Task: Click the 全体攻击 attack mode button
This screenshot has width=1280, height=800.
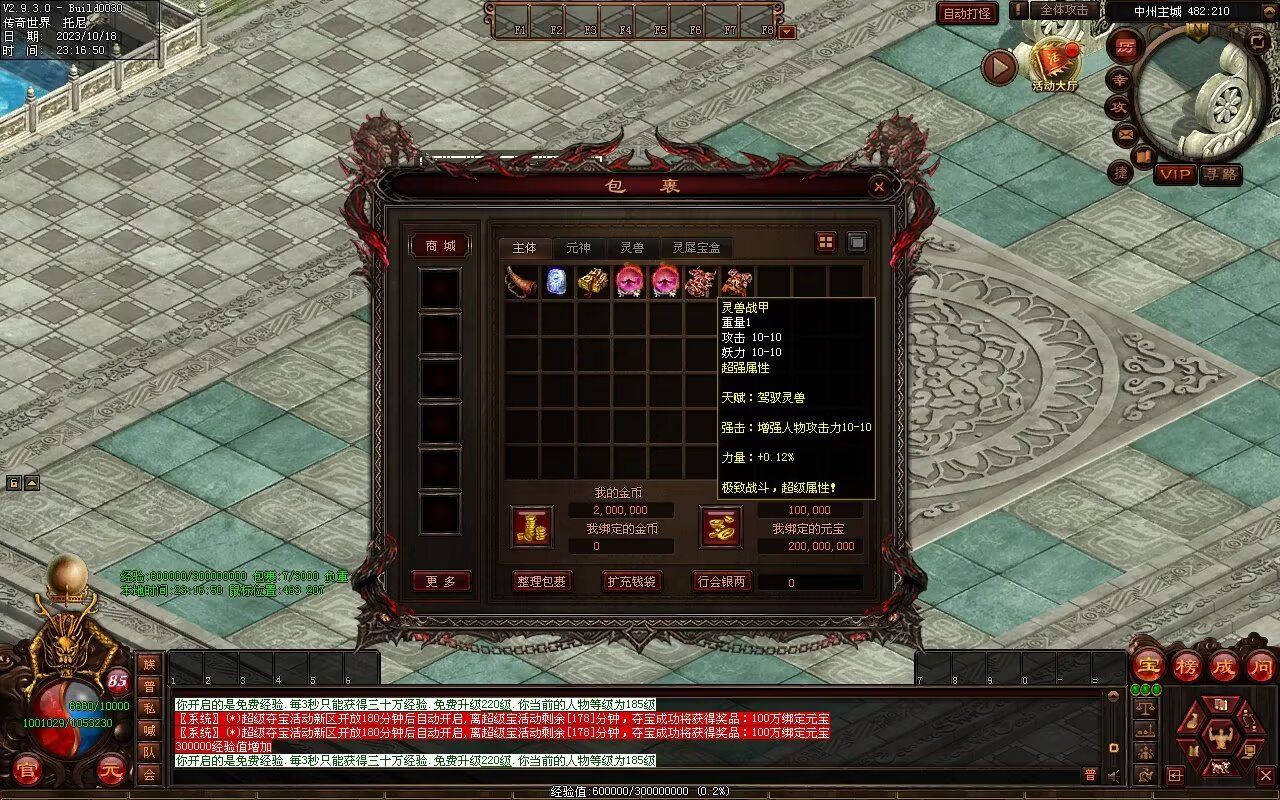Action: [1063, 10]
